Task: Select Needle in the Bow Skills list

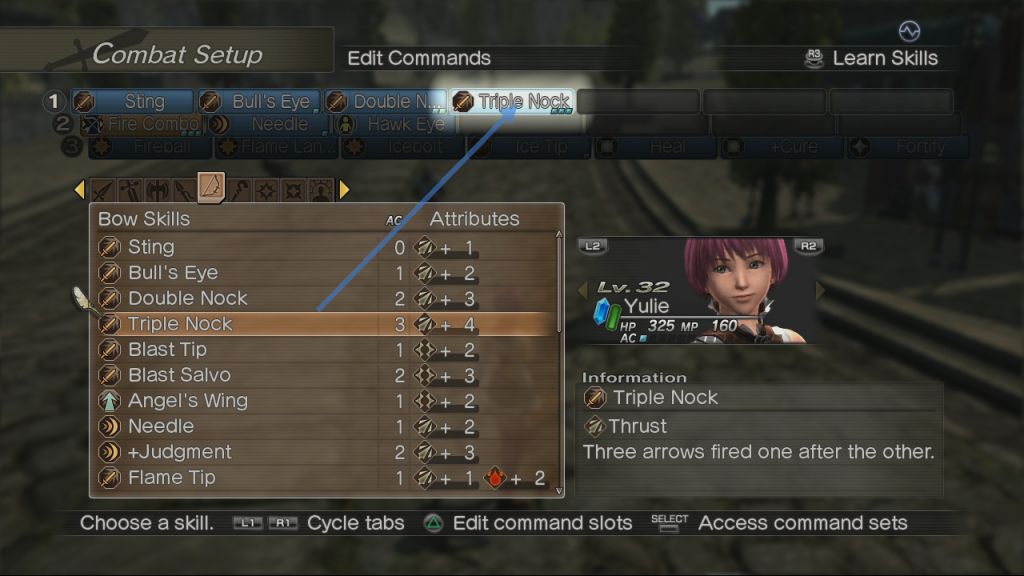Action: (160, 426)
